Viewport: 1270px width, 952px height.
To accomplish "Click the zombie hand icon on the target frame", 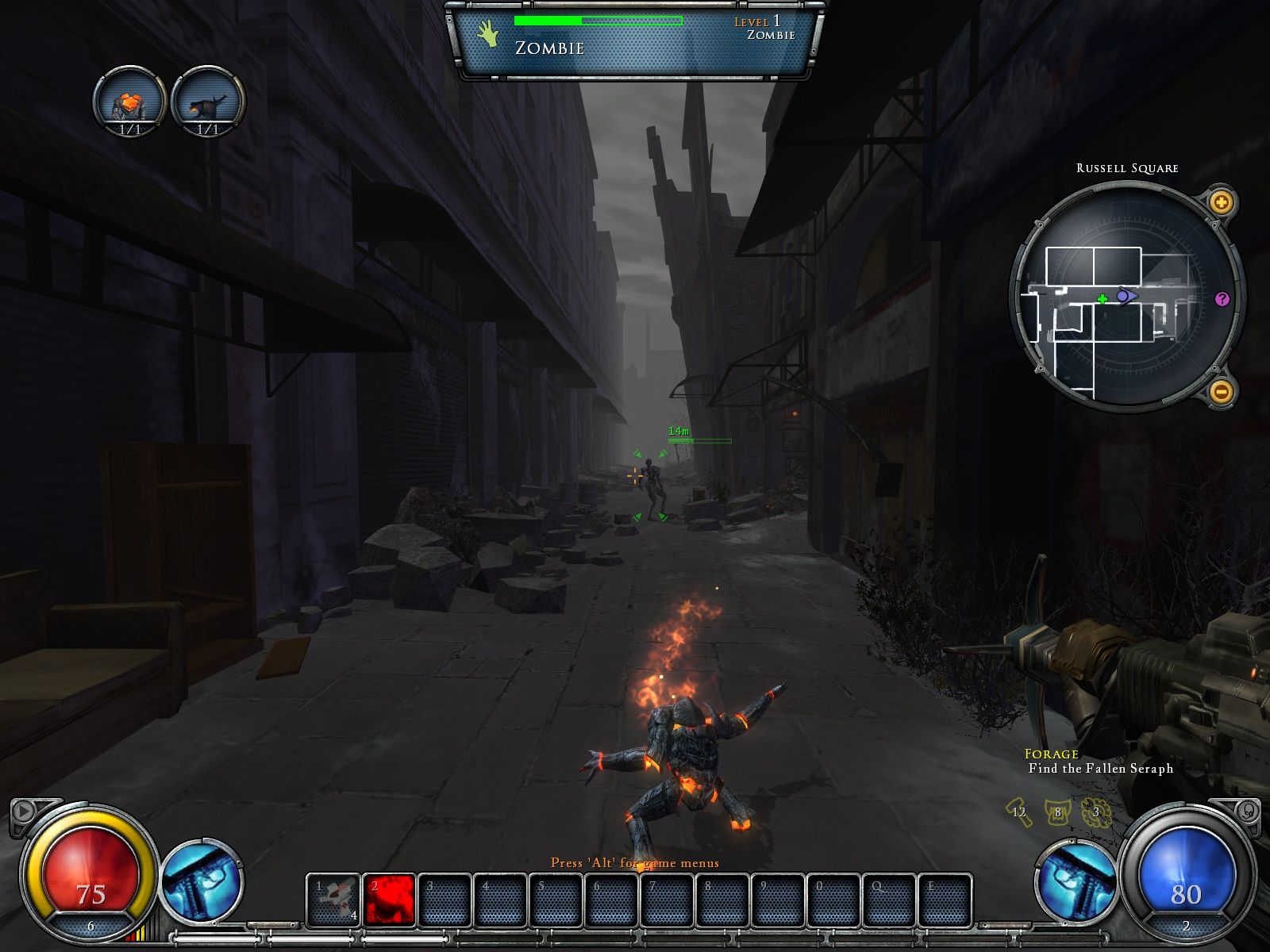I will point(487,33).
